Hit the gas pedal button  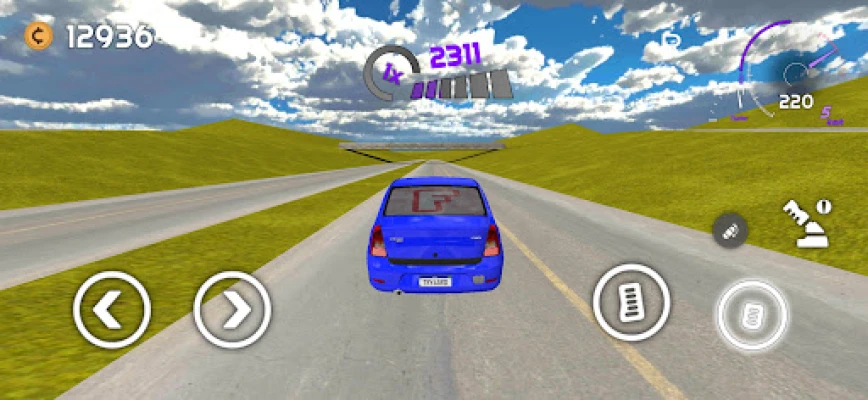click(x=752, y=316)
